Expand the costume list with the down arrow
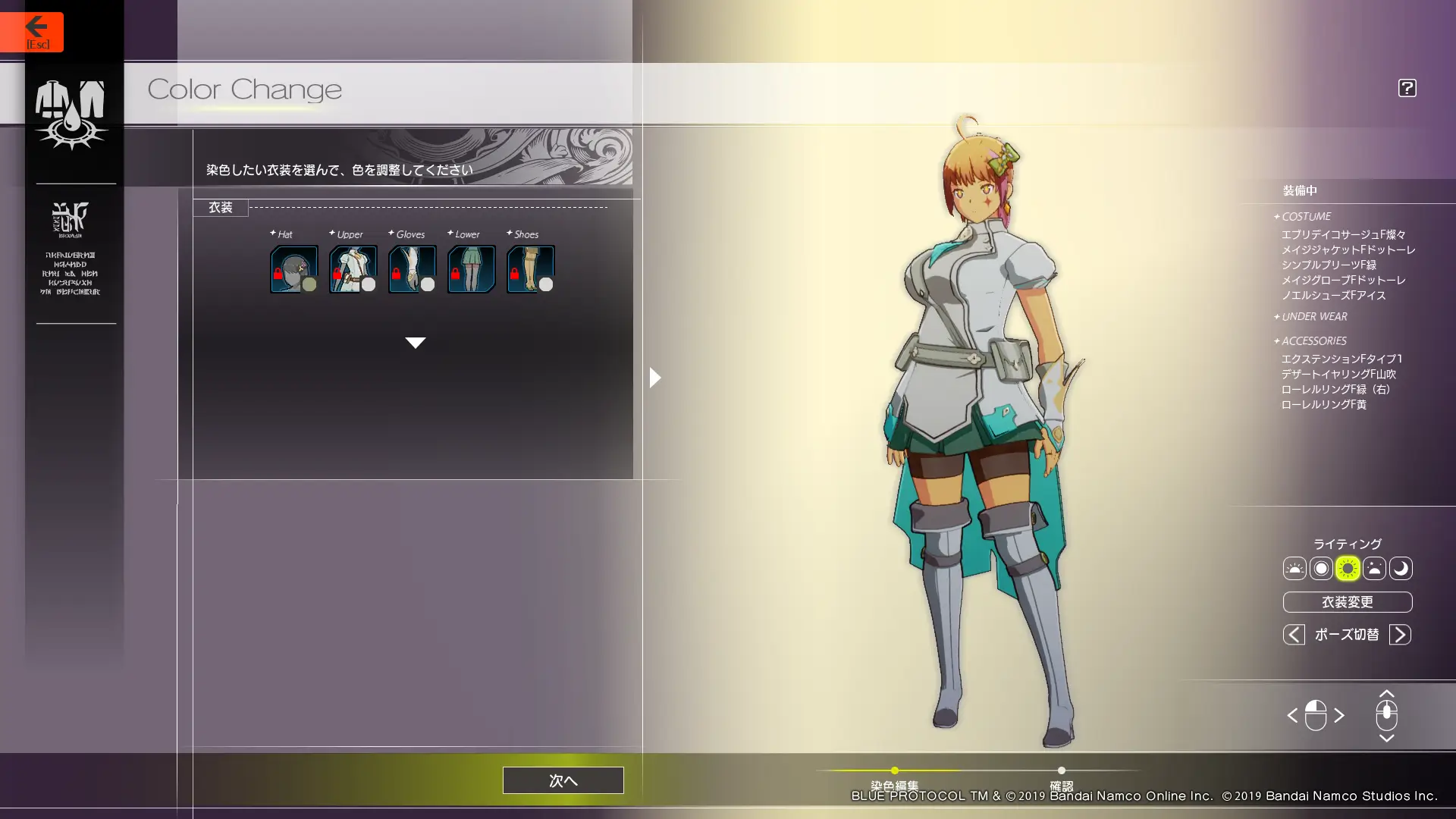This screenshot has height=819, width=1456. pyautogui.click(x=416, y=342)
